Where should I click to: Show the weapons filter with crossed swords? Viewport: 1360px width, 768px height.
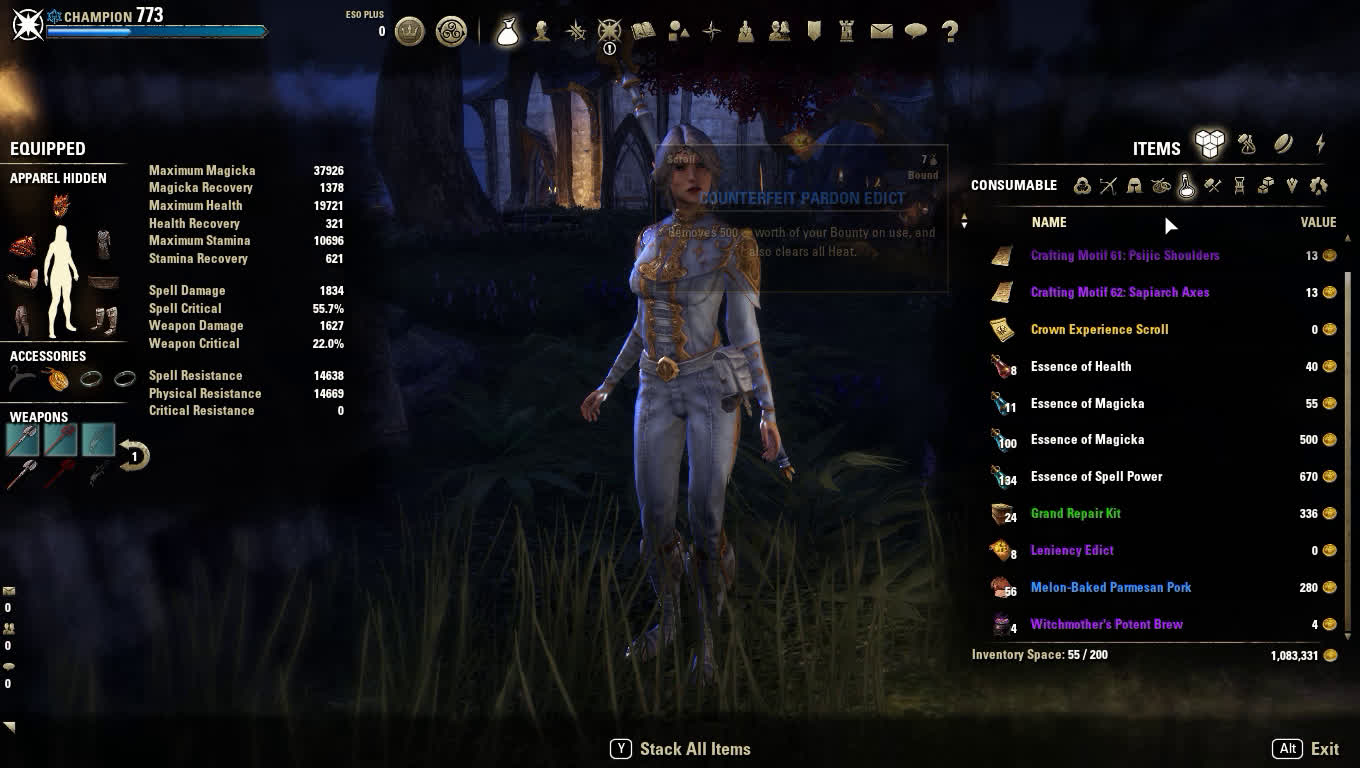pos(1108,185)
